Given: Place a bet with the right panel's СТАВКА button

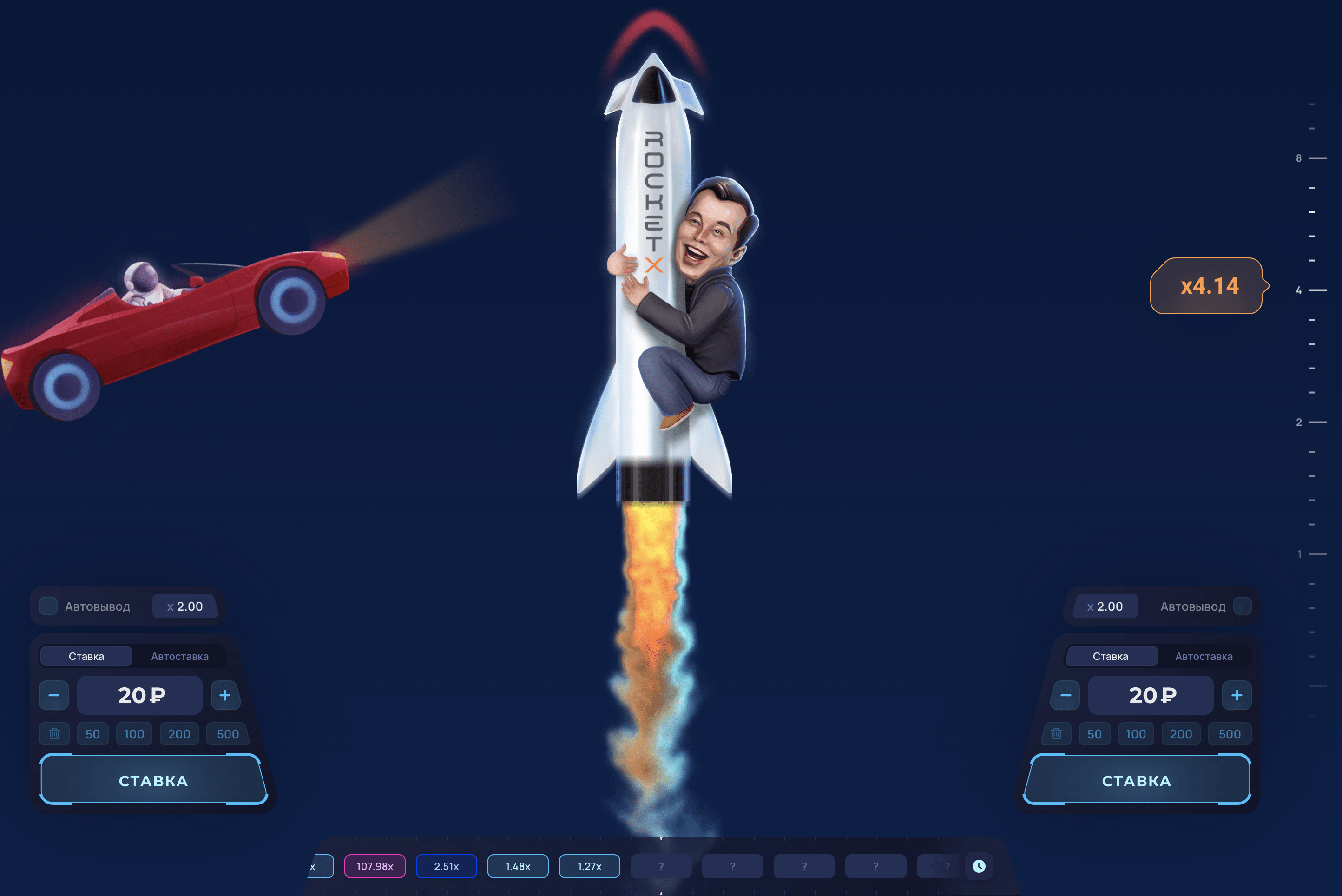Looking at the screenshot, I should [x=1136, y=780].
